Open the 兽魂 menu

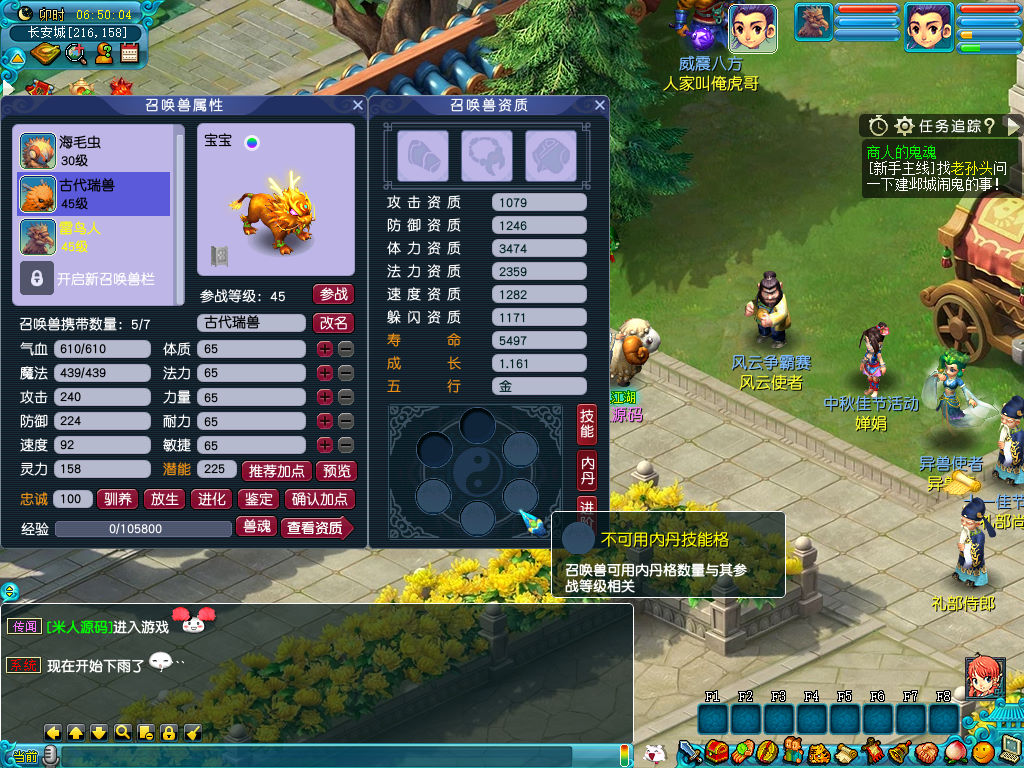[256, 526]
